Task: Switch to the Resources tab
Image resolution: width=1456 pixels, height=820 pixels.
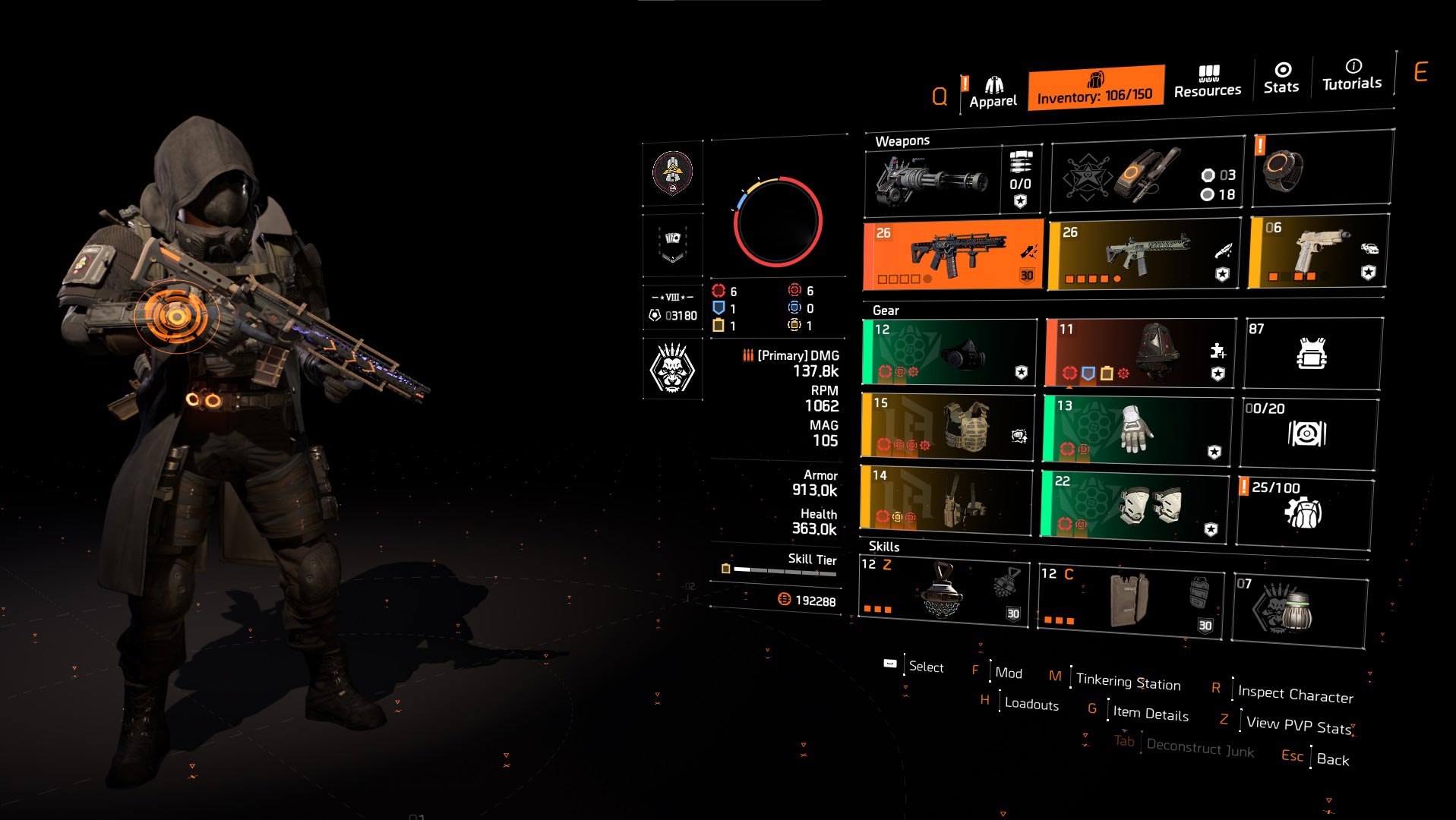Action: coord(1207,82)
